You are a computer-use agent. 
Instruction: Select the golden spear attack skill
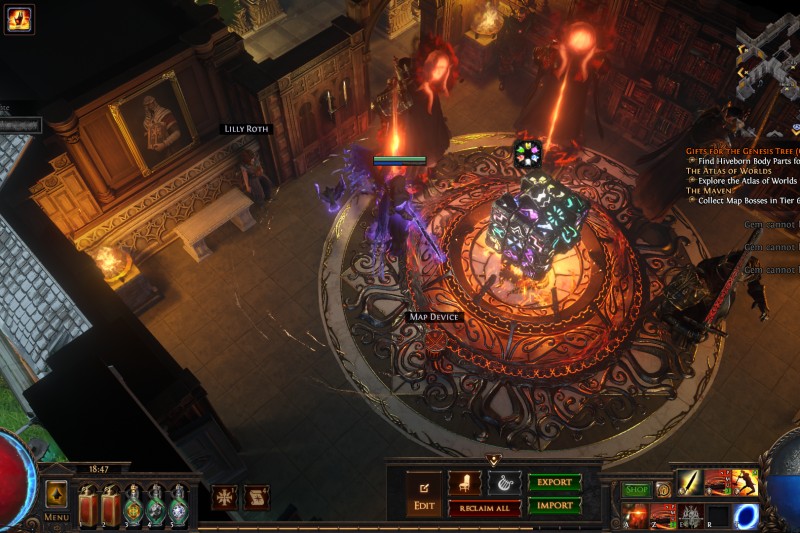(x=689, y=483)
